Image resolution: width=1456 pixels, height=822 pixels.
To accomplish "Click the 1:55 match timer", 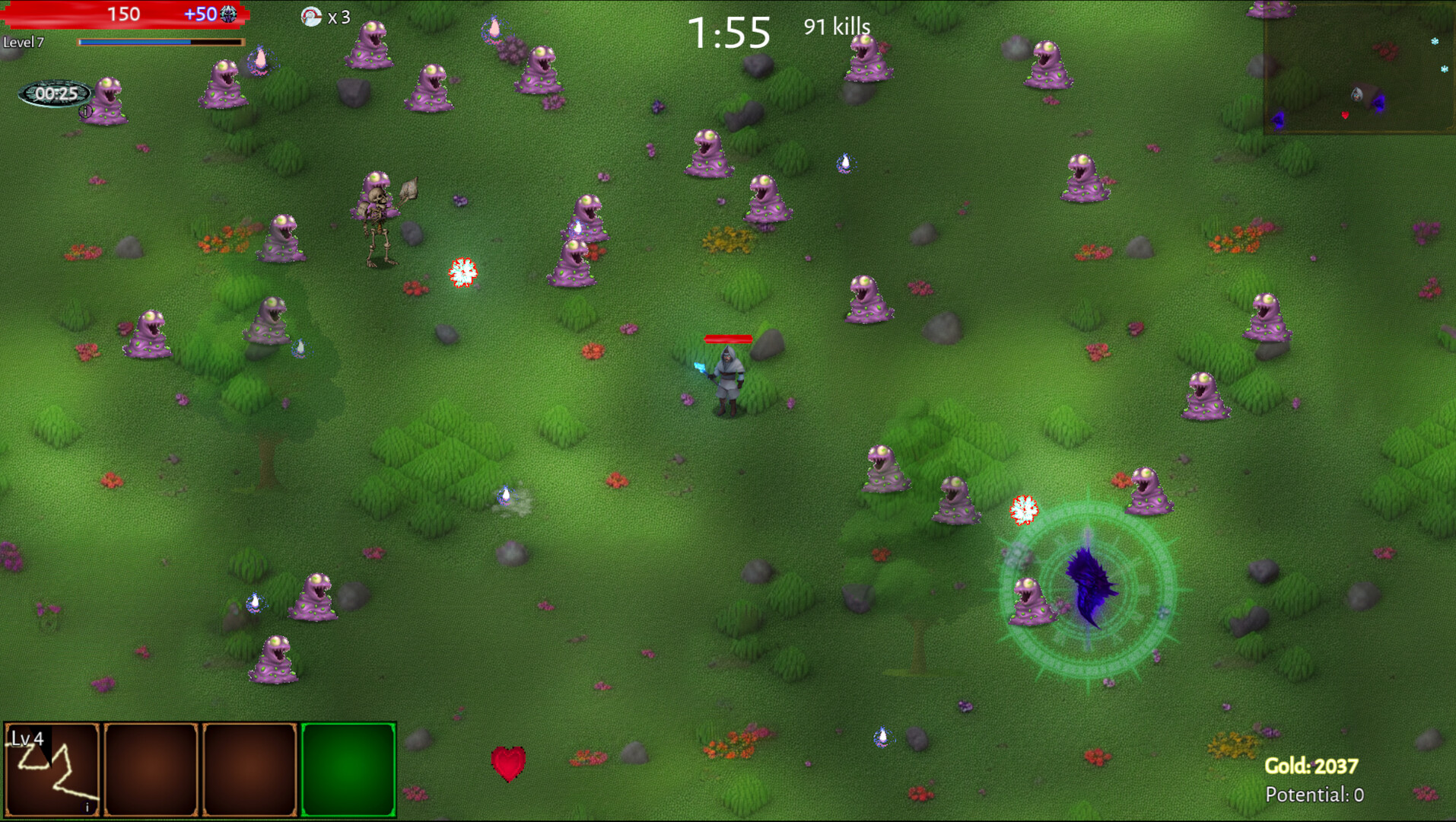I will pyautogui.click(x=729, y=32).
